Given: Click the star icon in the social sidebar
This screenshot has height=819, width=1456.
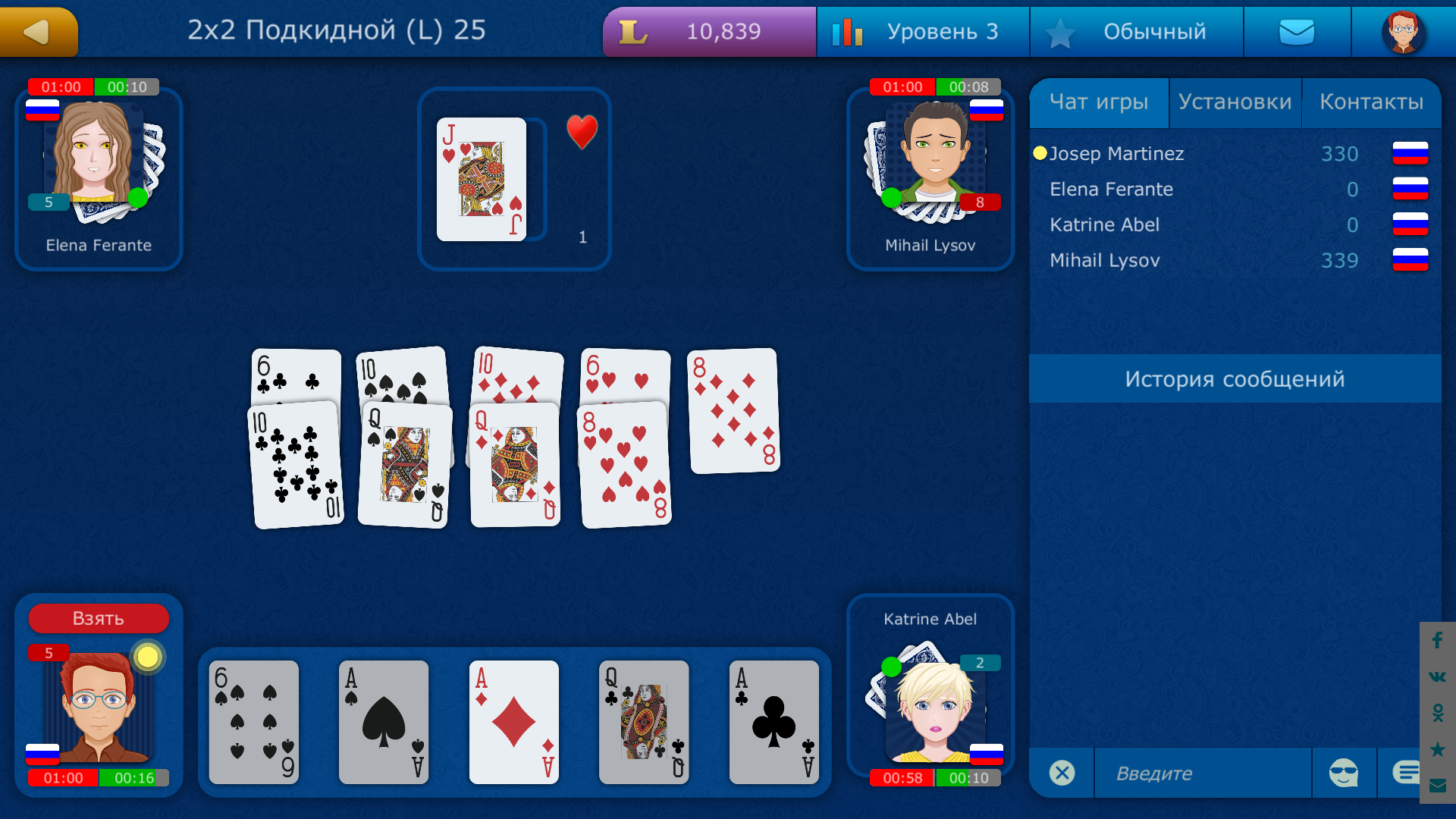Looking at the screenshot, I should coord(1436,750).
